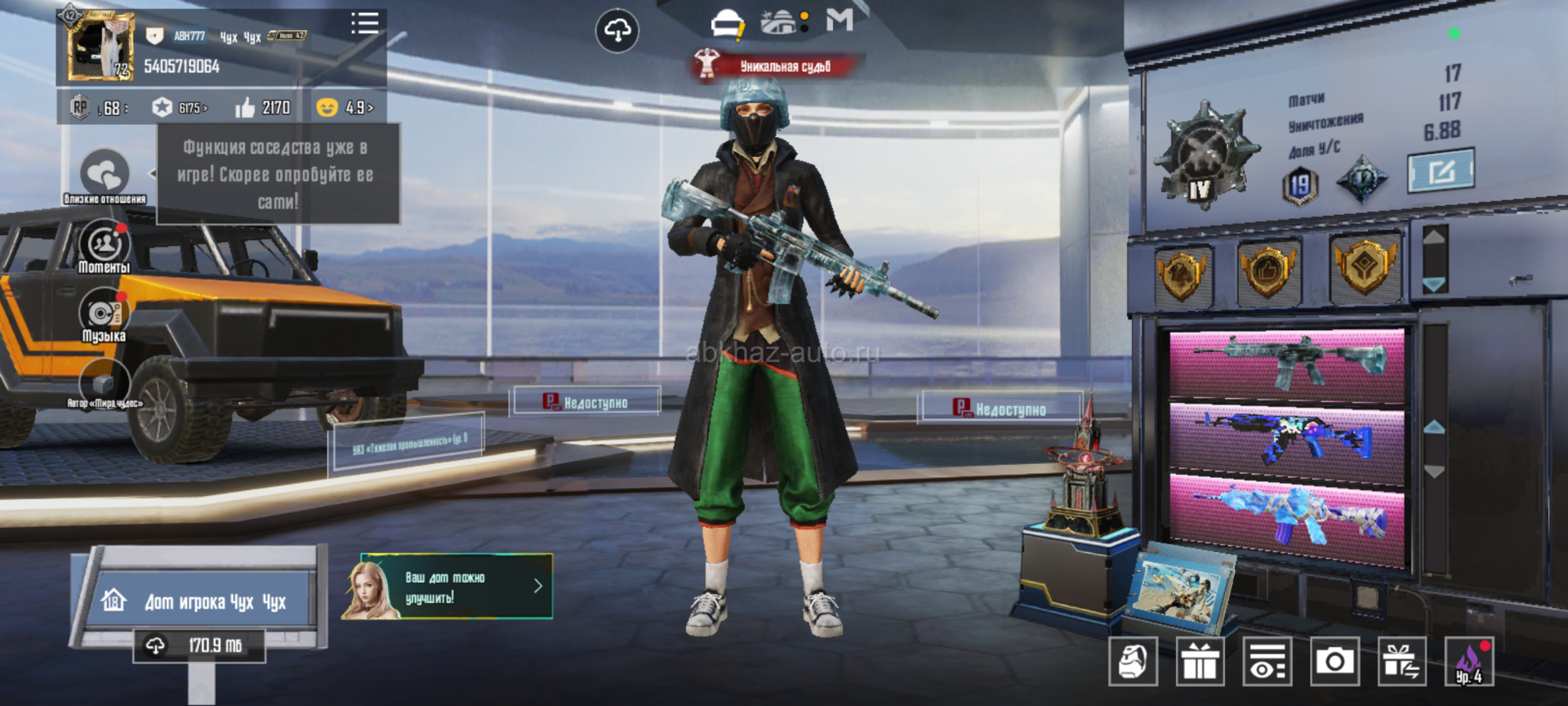Select the top ice rifle showcase slot
The image size is (1568, 706).
coord(1287,364)
